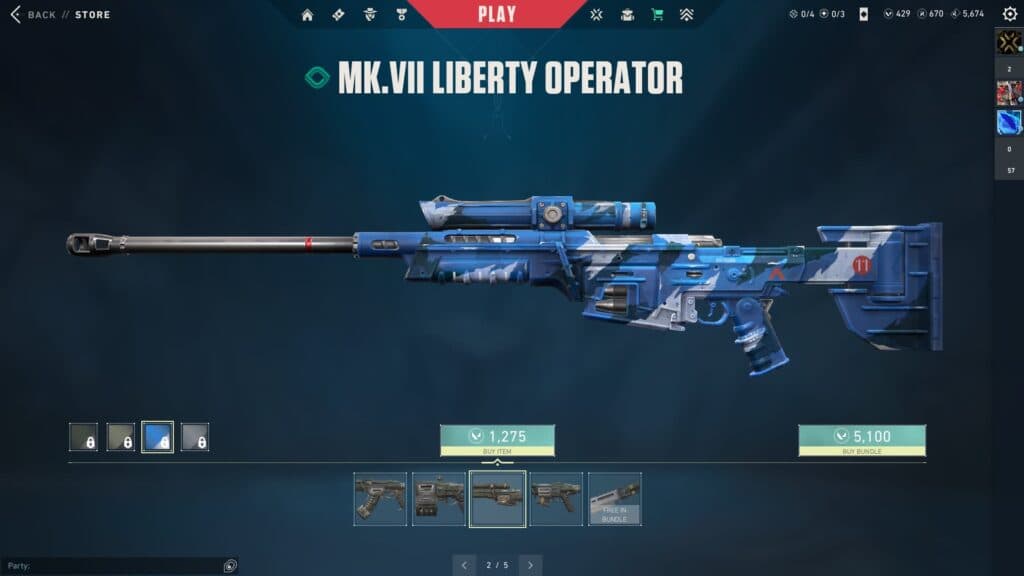Open the agent hat icon tab
1024x576 pixels.
click(x=370, y=15)
